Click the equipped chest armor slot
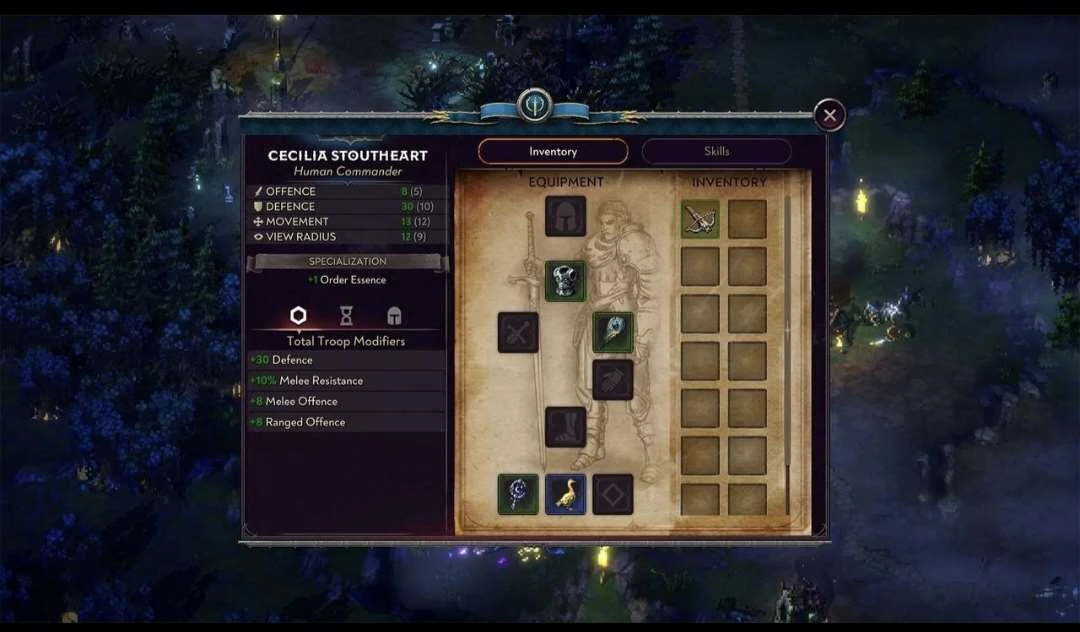 (x=565, y=281)
